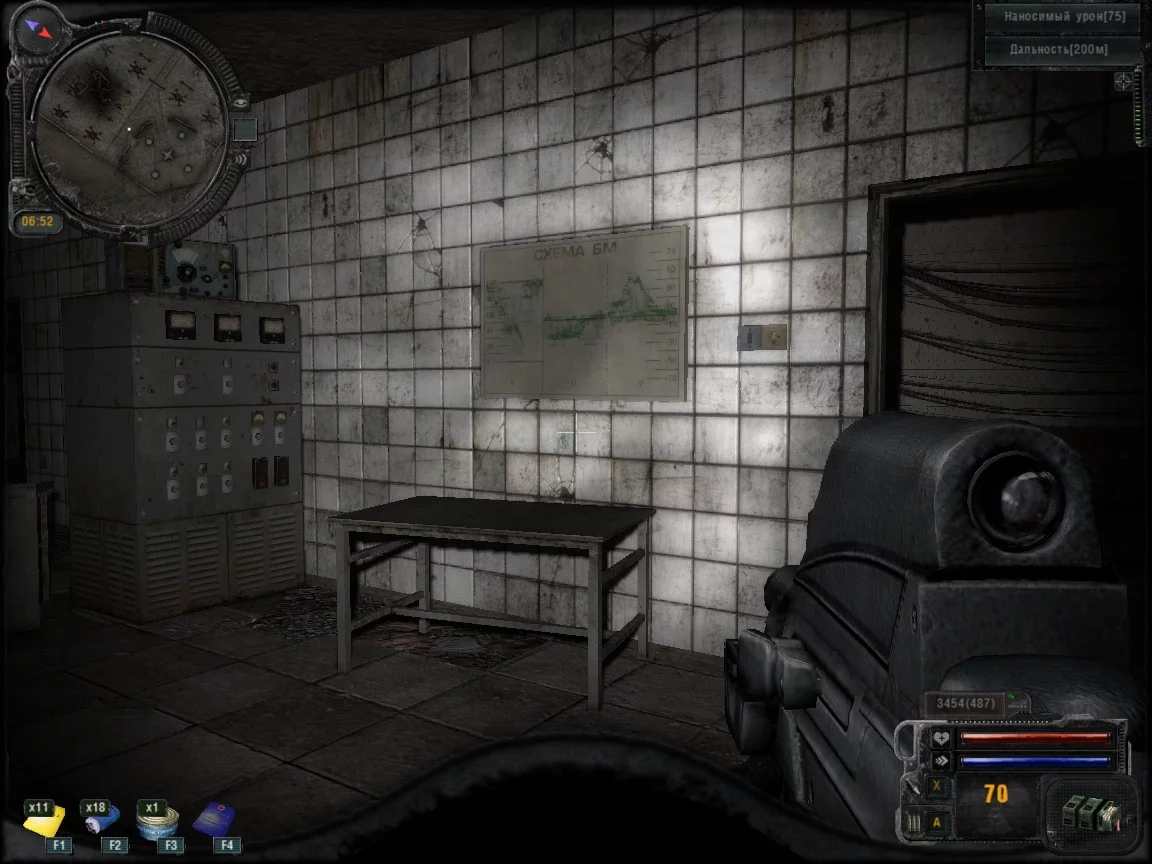Select the canned food quick slot
The image size is (1152, 864).
158,822
